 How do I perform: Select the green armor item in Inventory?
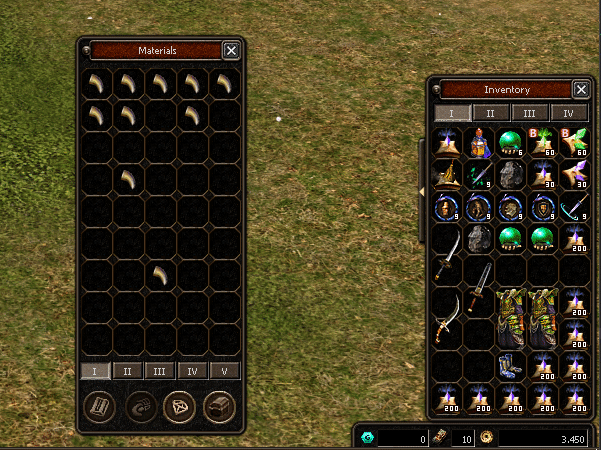tap(512, 319)
